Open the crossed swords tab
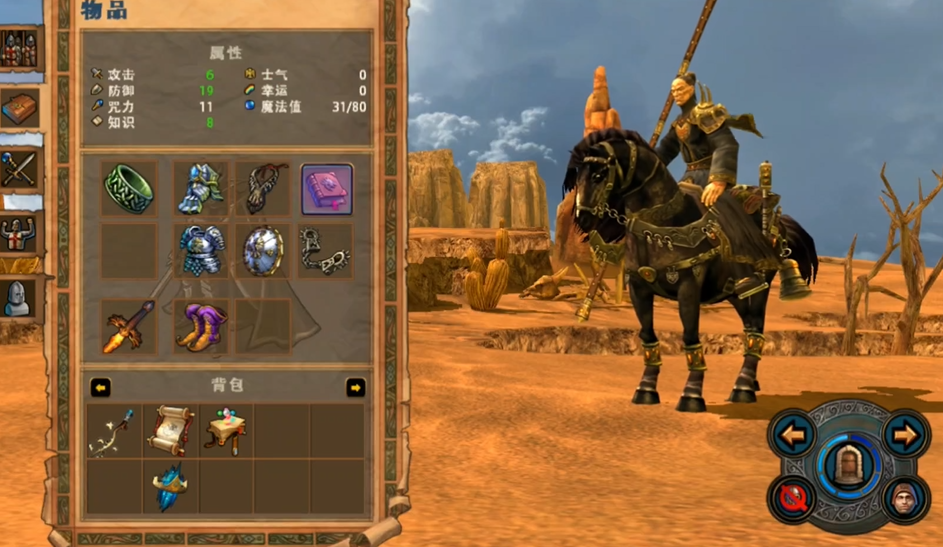The width and height of the screenshot is (943, 547). coord(19,170)
